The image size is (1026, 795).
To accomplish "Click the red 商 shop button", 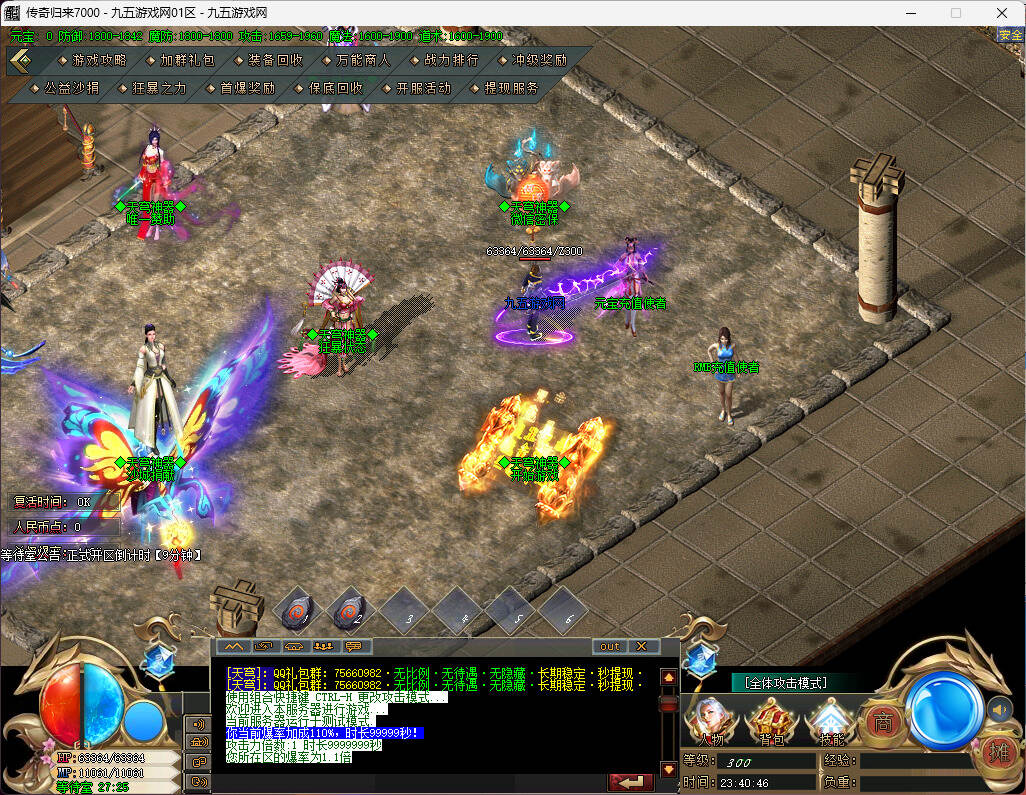I will (x=882, y=722).
